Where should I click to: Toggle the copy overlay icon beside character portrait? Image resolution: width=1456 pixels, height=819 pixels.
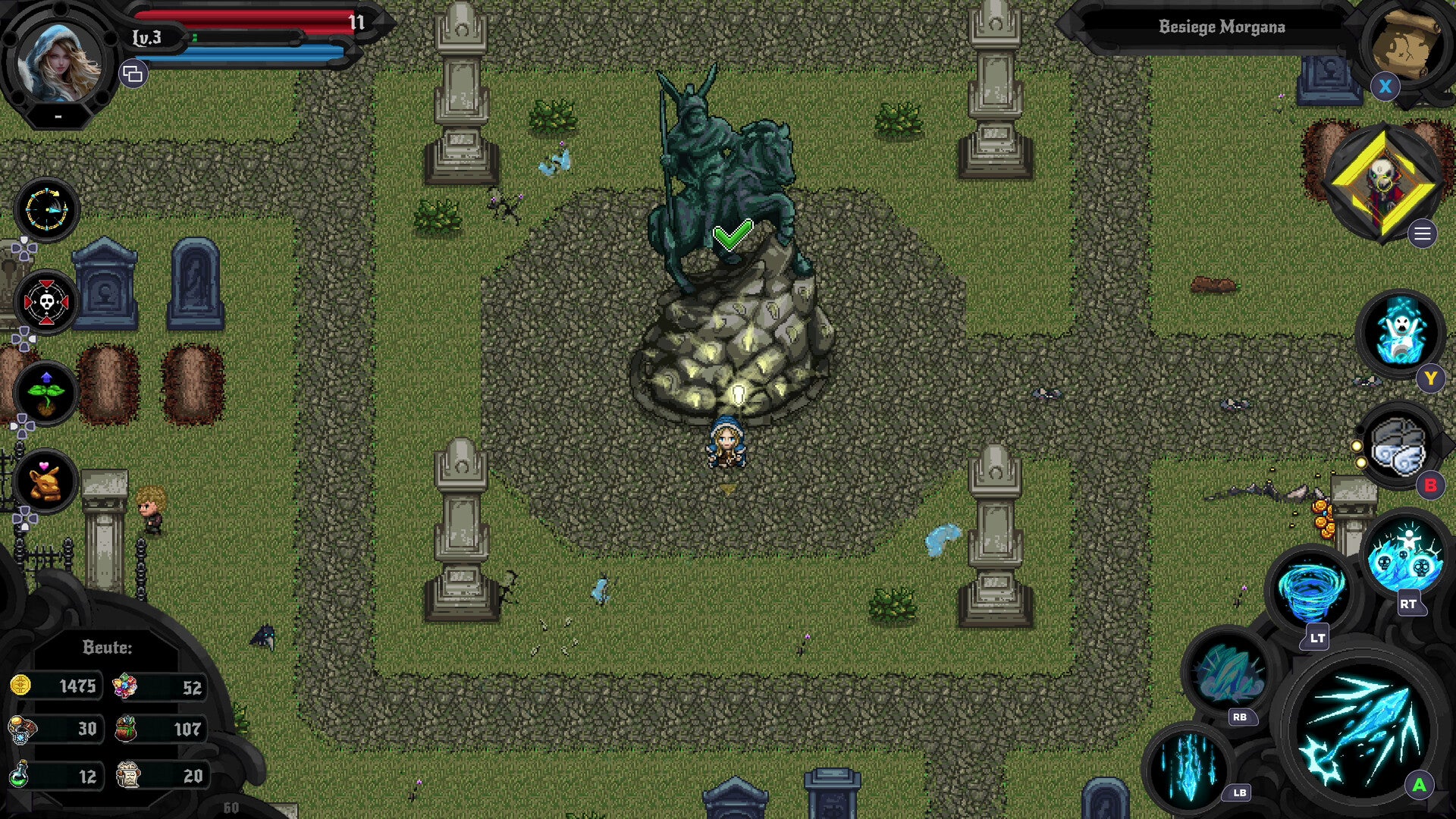[x=134, y=74]
